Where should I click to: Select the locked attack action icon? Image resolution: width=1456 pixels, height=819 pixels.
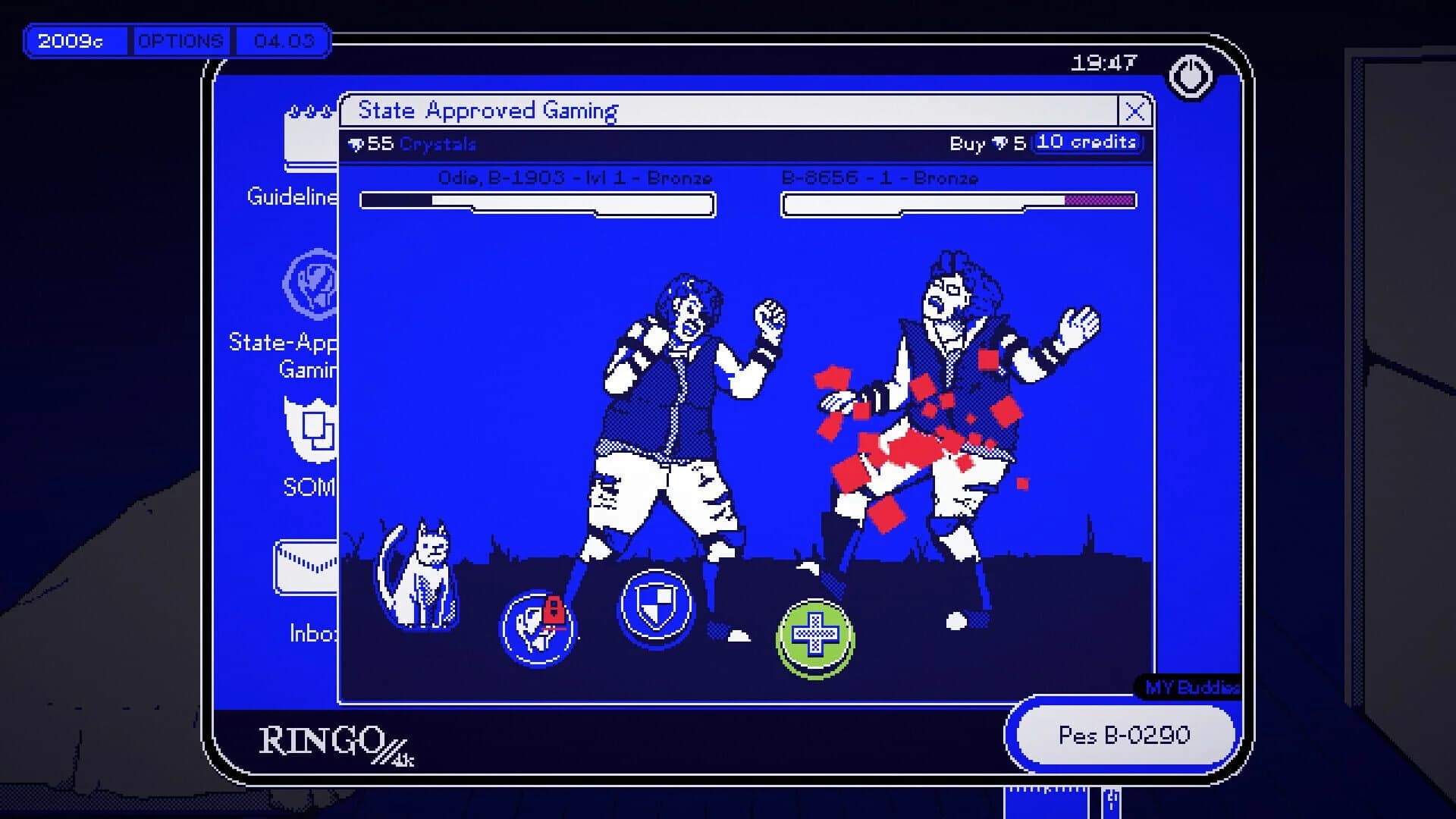point(540,628)
